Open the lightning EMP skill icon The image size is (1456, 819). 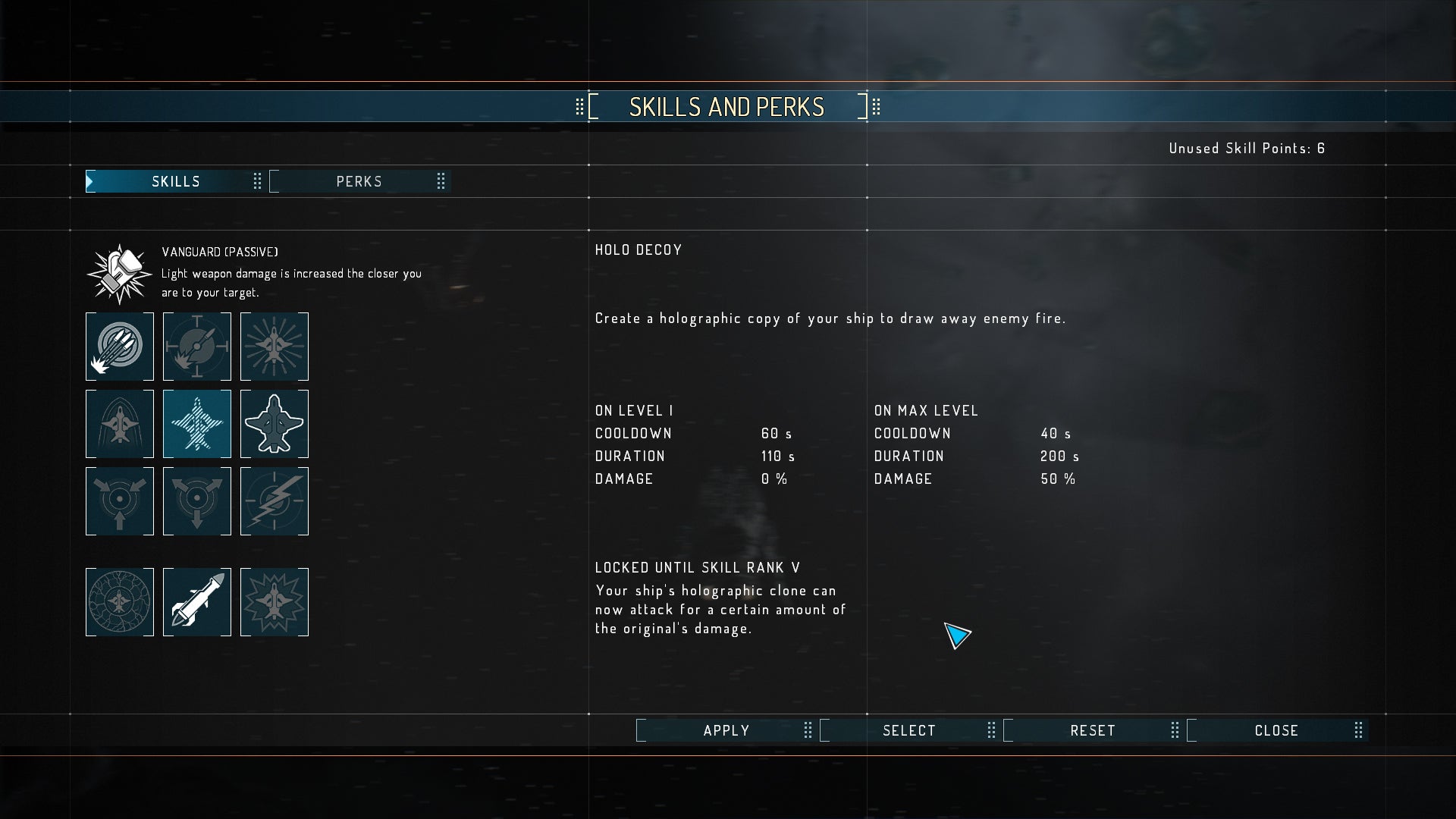click(x=275, y=500)
